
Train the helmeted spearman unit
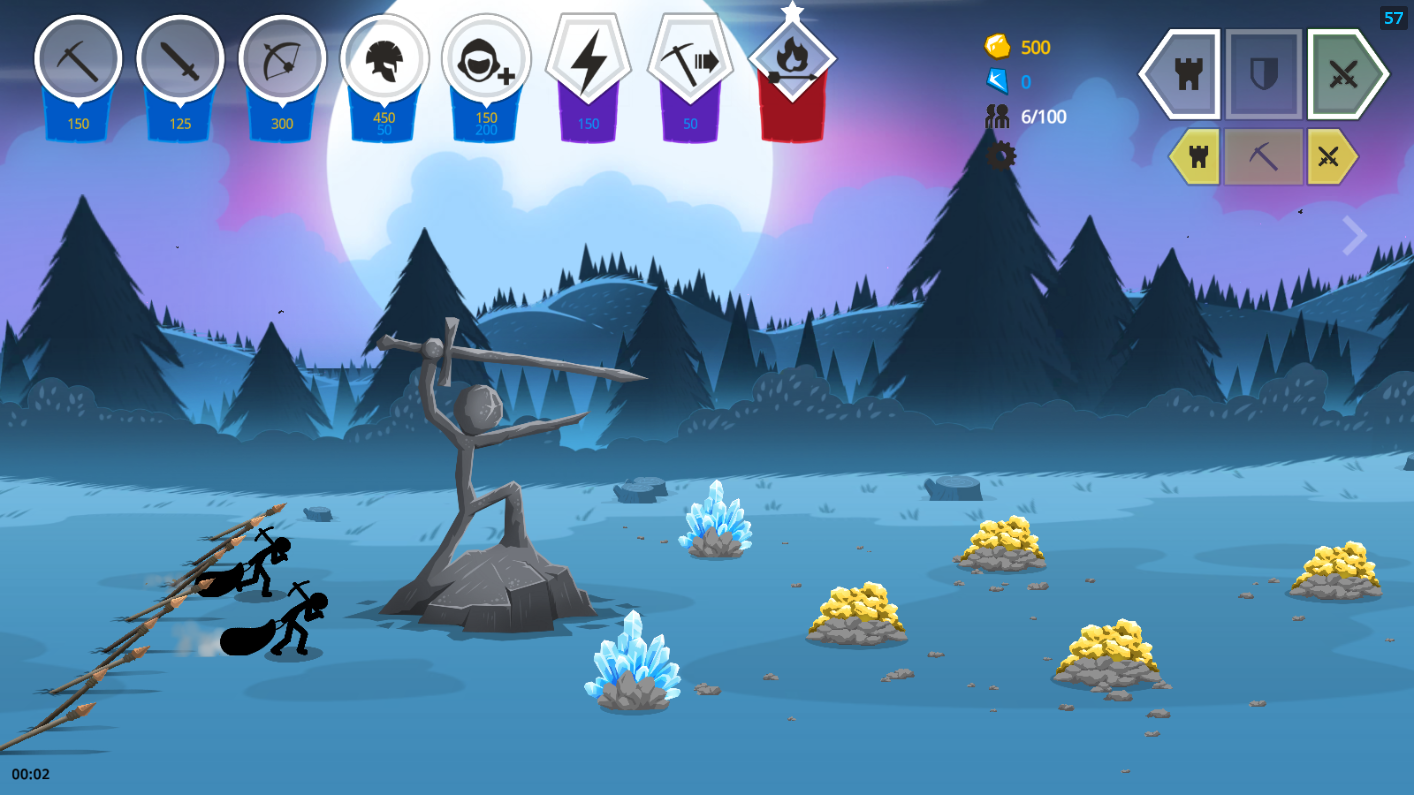click(x=384, y=61)
